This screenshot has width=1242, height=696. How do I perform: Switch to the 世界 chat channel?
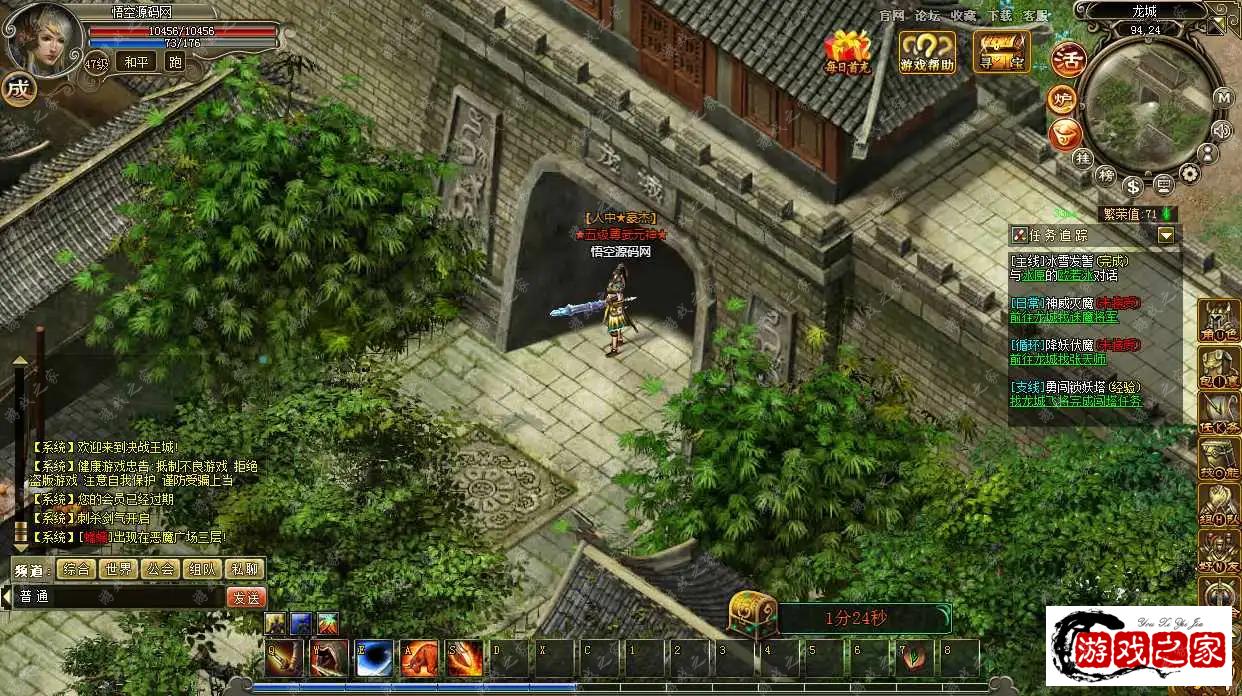(x=119, y=569)
